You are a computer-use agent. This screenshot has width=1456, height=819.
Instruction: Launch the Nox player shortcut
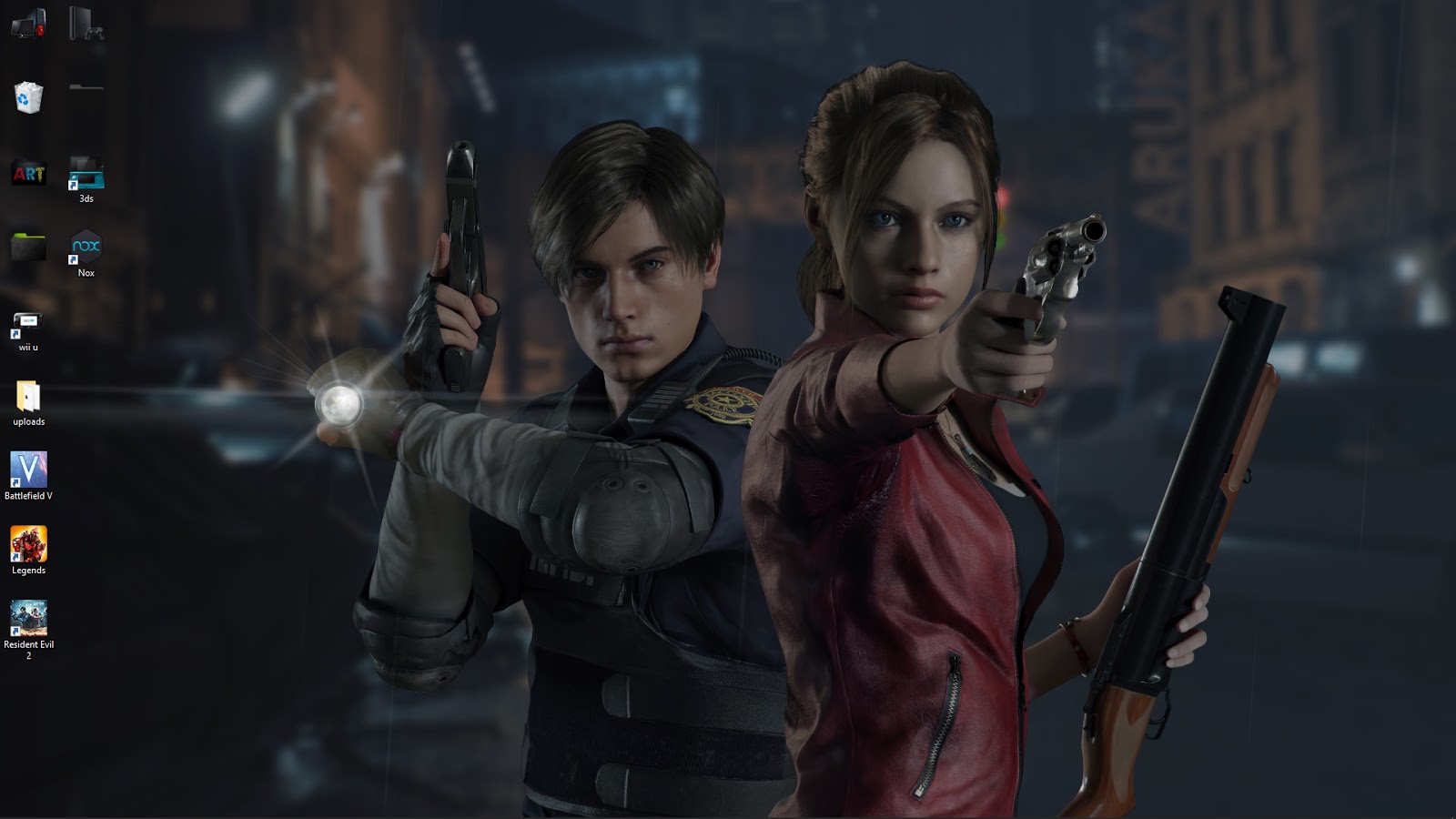point(86,247)
